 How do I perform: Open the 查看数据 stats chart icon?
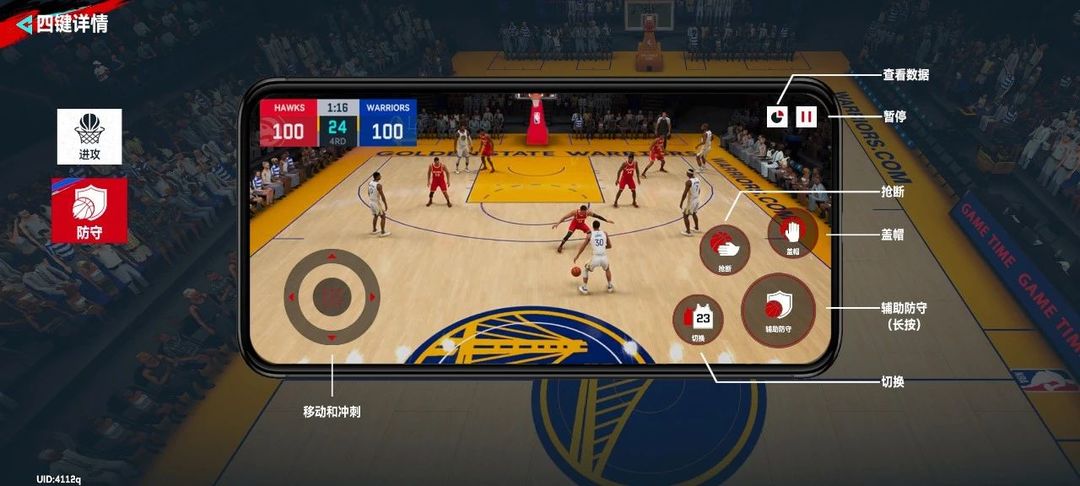777,117
